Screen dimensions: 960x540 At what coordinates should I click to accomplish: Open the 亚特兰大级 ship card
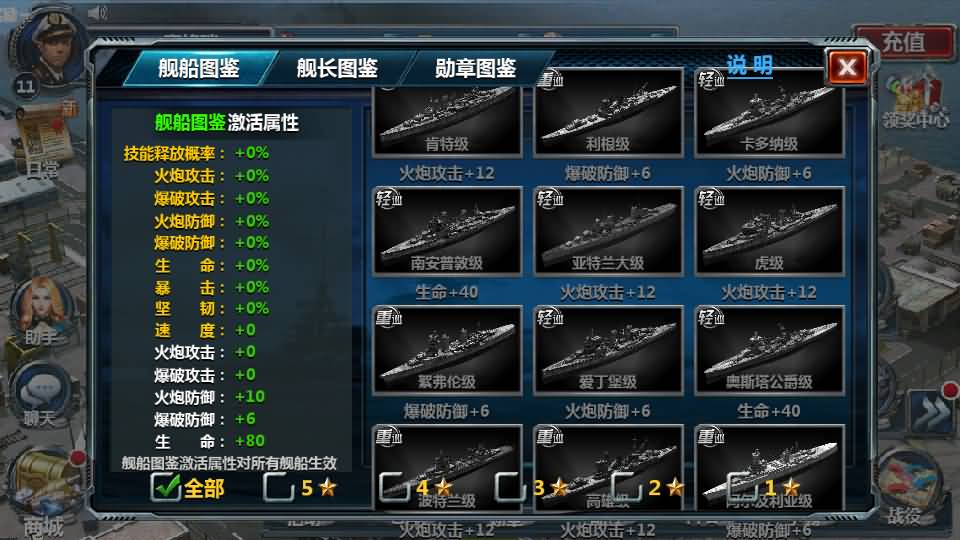608,231
